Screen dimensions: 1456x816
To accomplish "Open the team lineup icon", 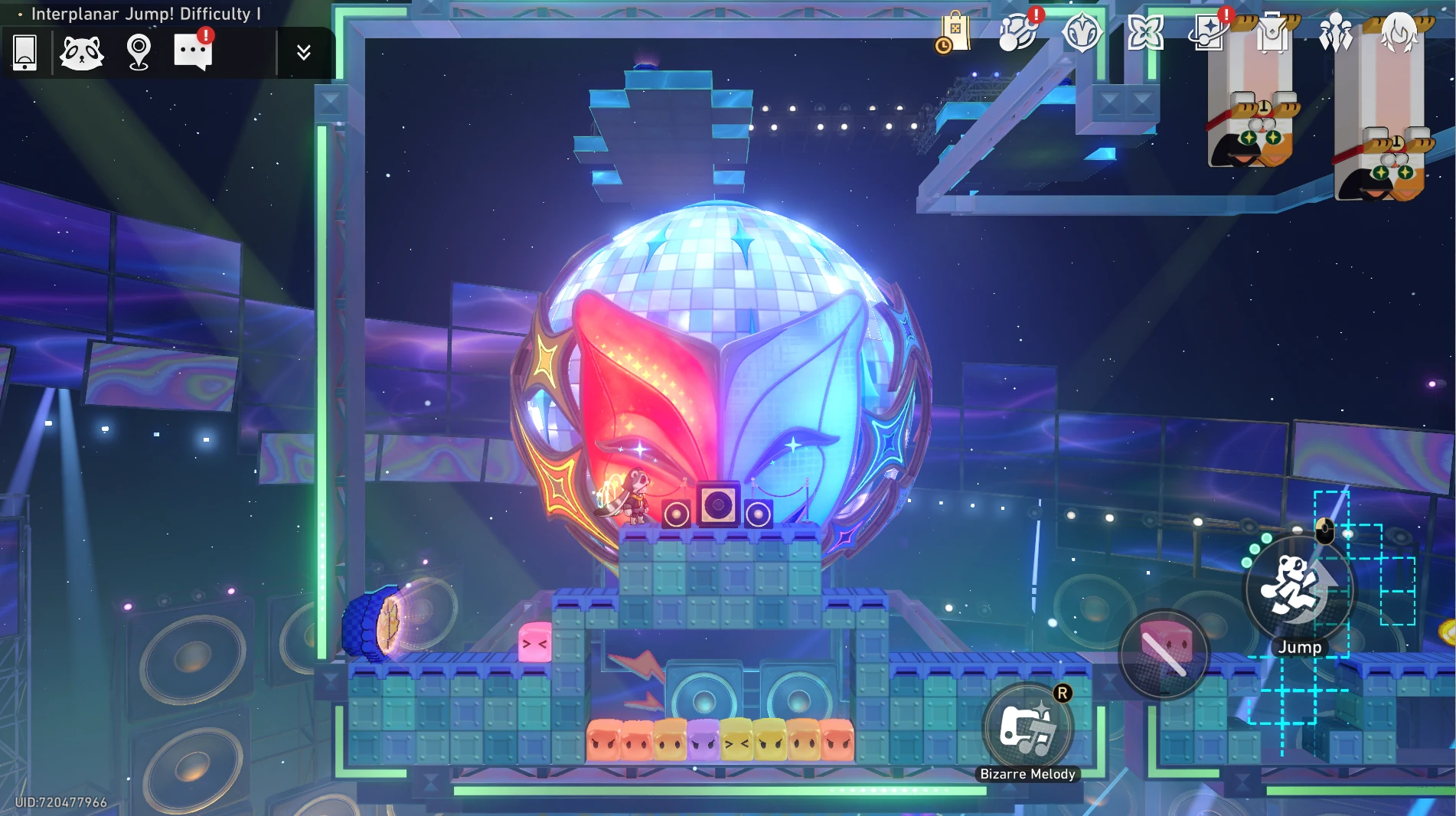I will (1336, 33).
